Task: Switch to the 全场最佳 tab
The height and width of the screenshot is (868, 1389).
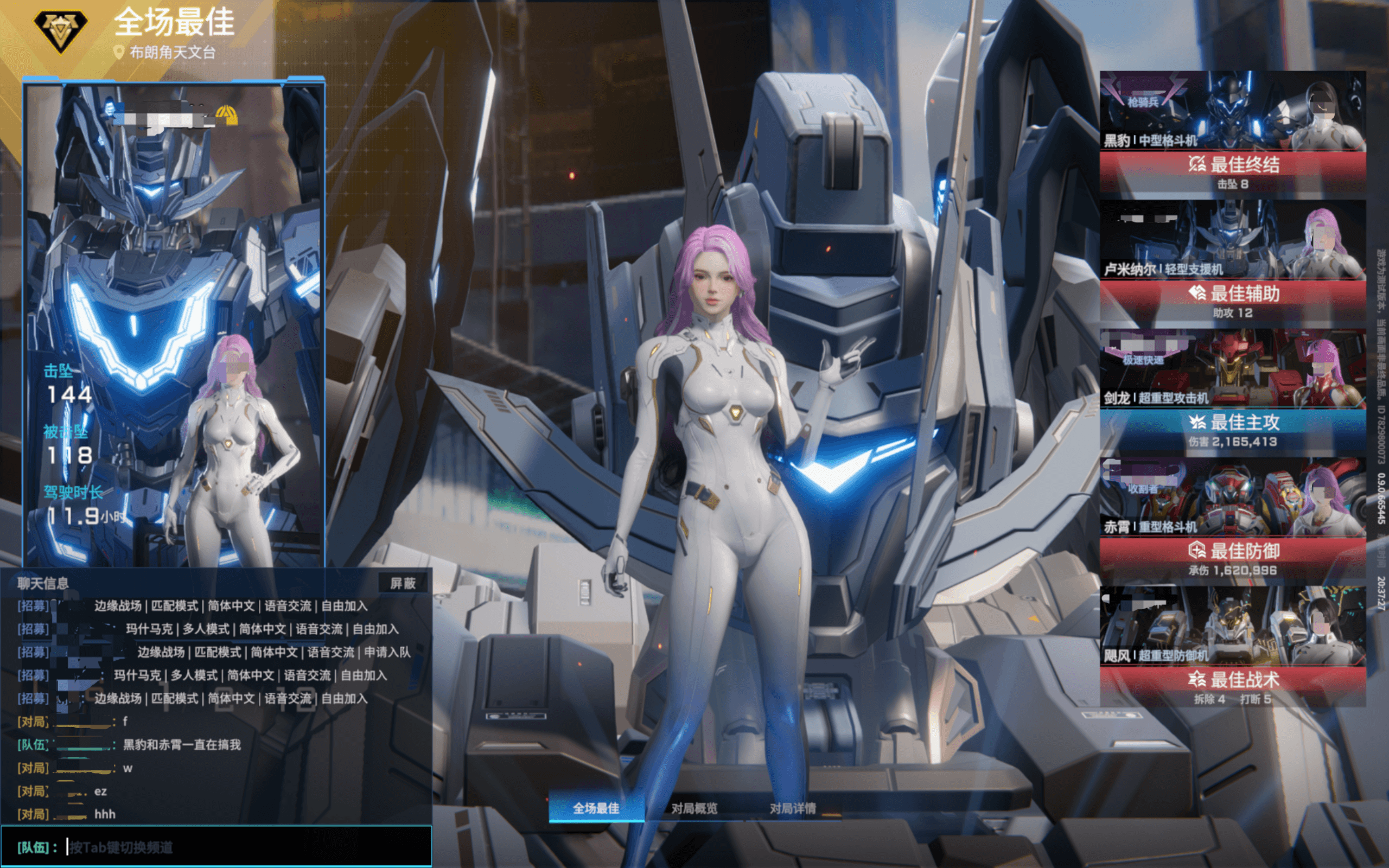Action: click(x=596, y=808)
